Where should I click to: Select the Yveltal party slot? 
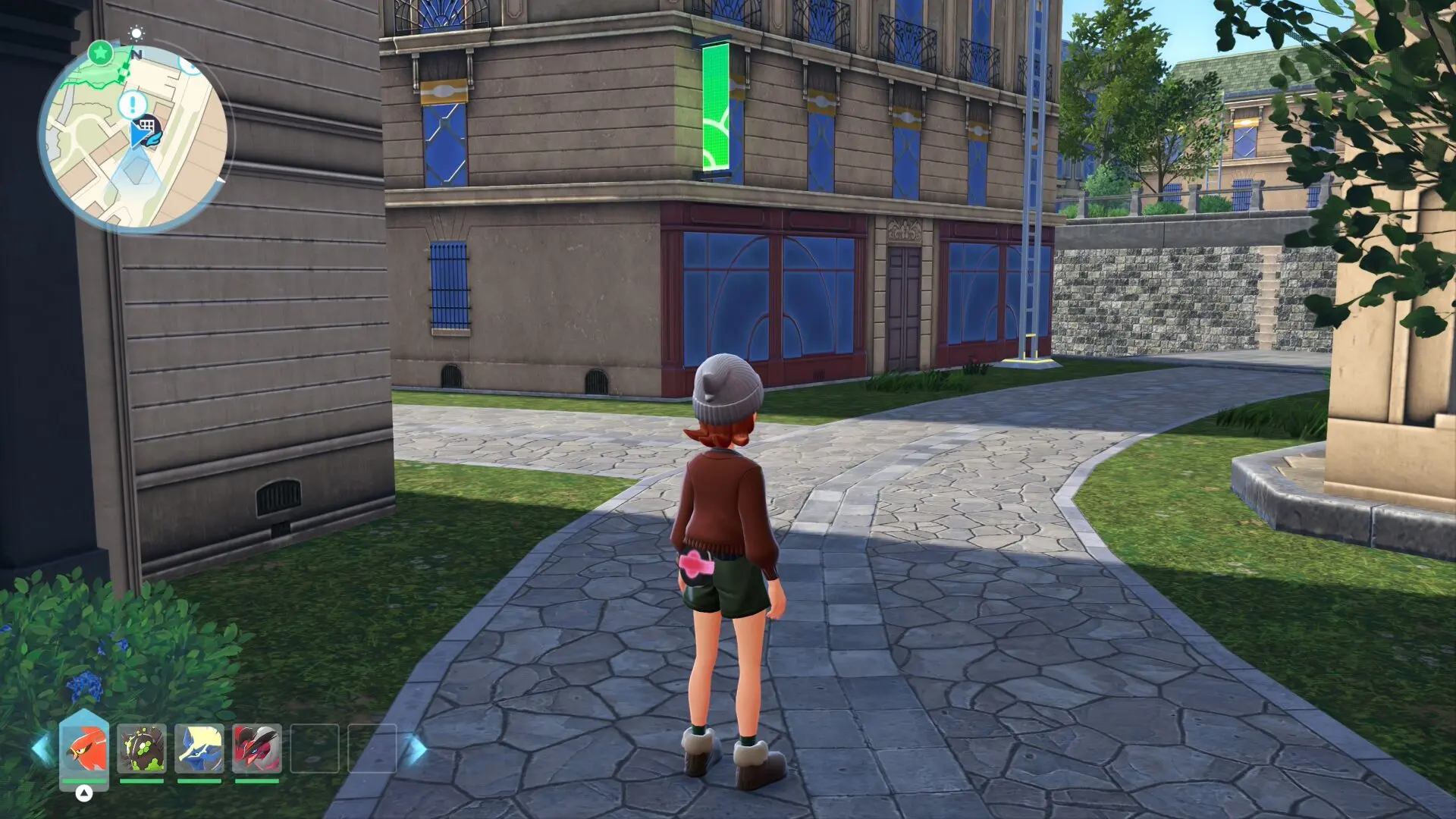[x=257, y=748]
